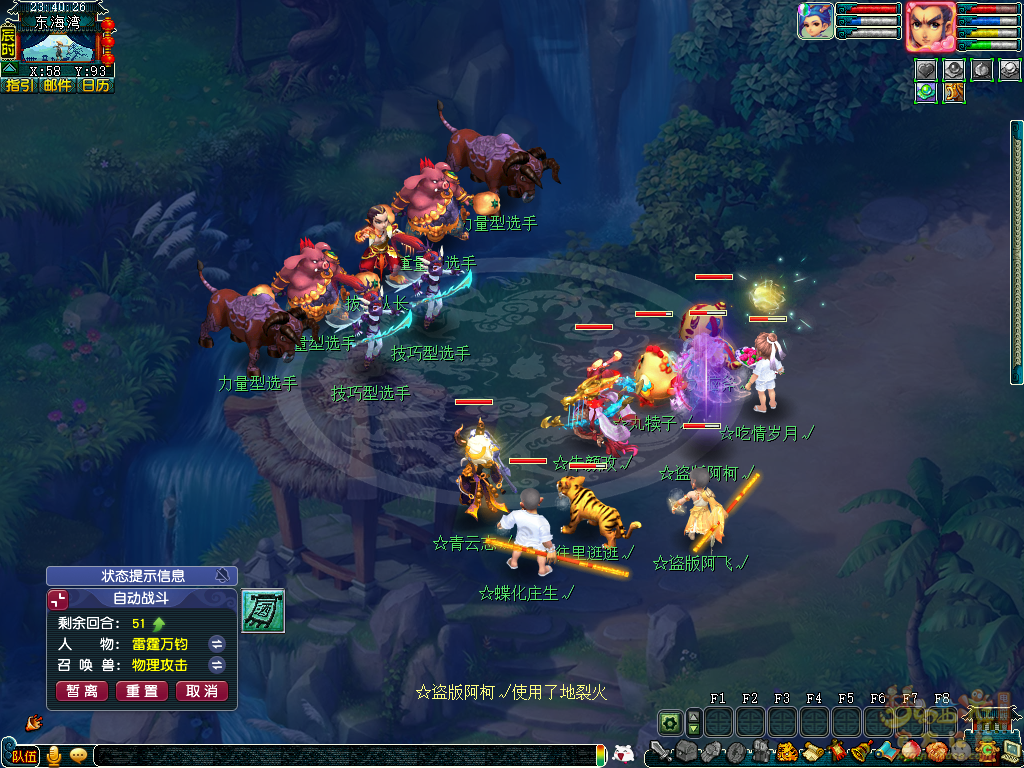Reset auto-battle with the 重置 button
This screenshot has height=768, width=1024.
pyautogui.click(x=142, y=691)
